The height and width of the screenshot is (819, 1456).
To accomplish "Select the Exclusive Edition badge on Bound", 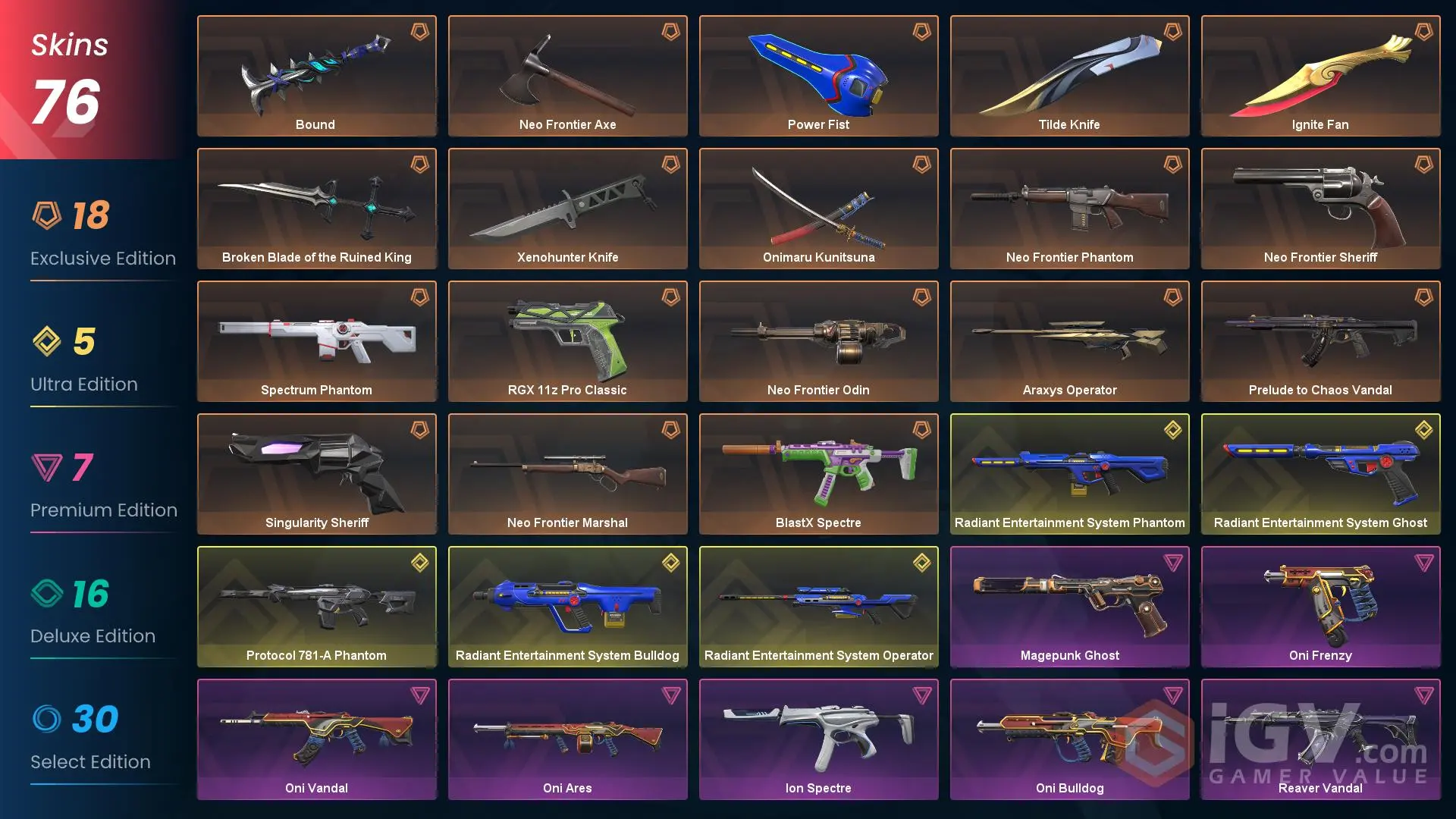I will pyautogui.click(x=420, y=31).
